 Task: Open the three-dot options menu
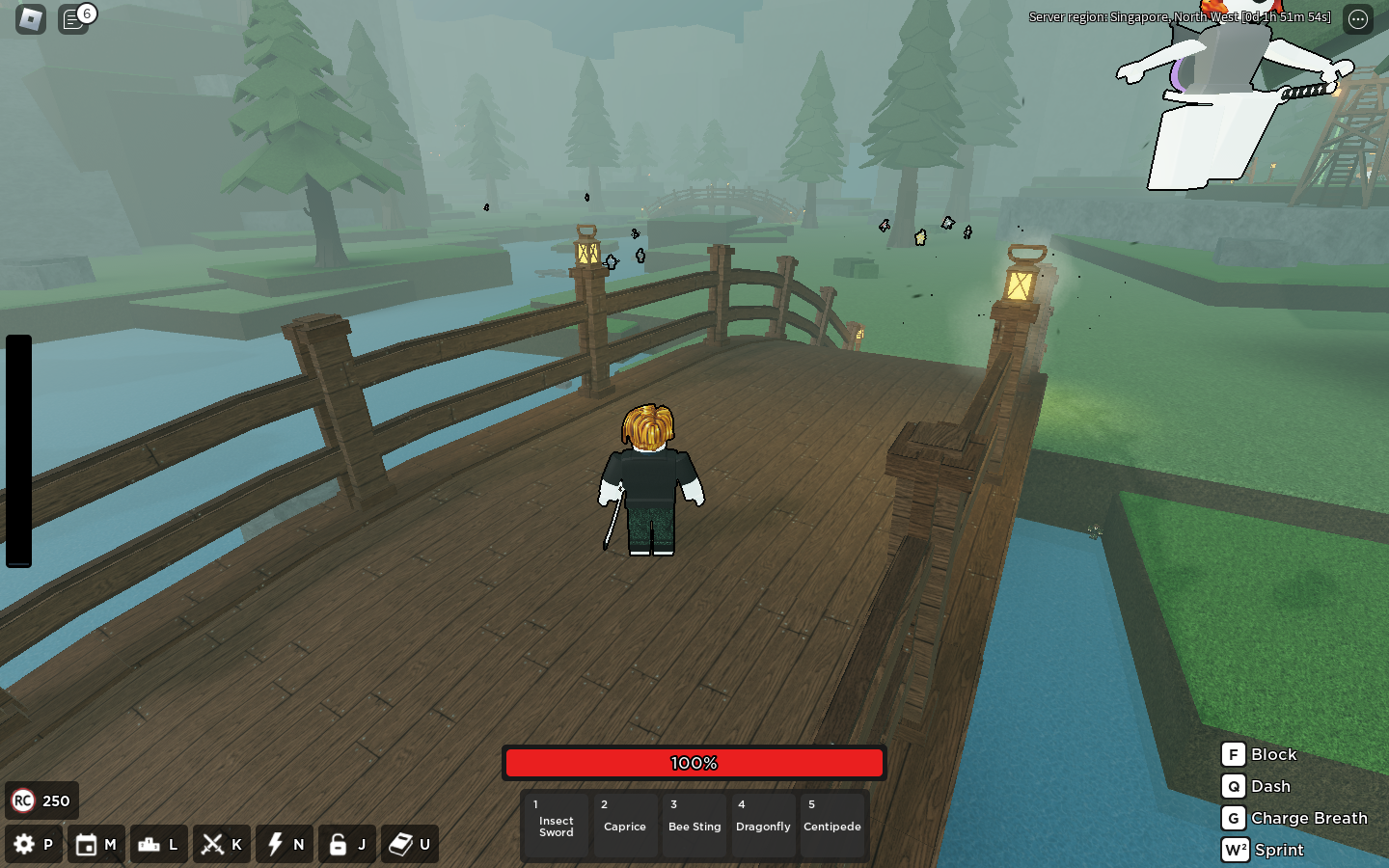[x=1358, y=19]
